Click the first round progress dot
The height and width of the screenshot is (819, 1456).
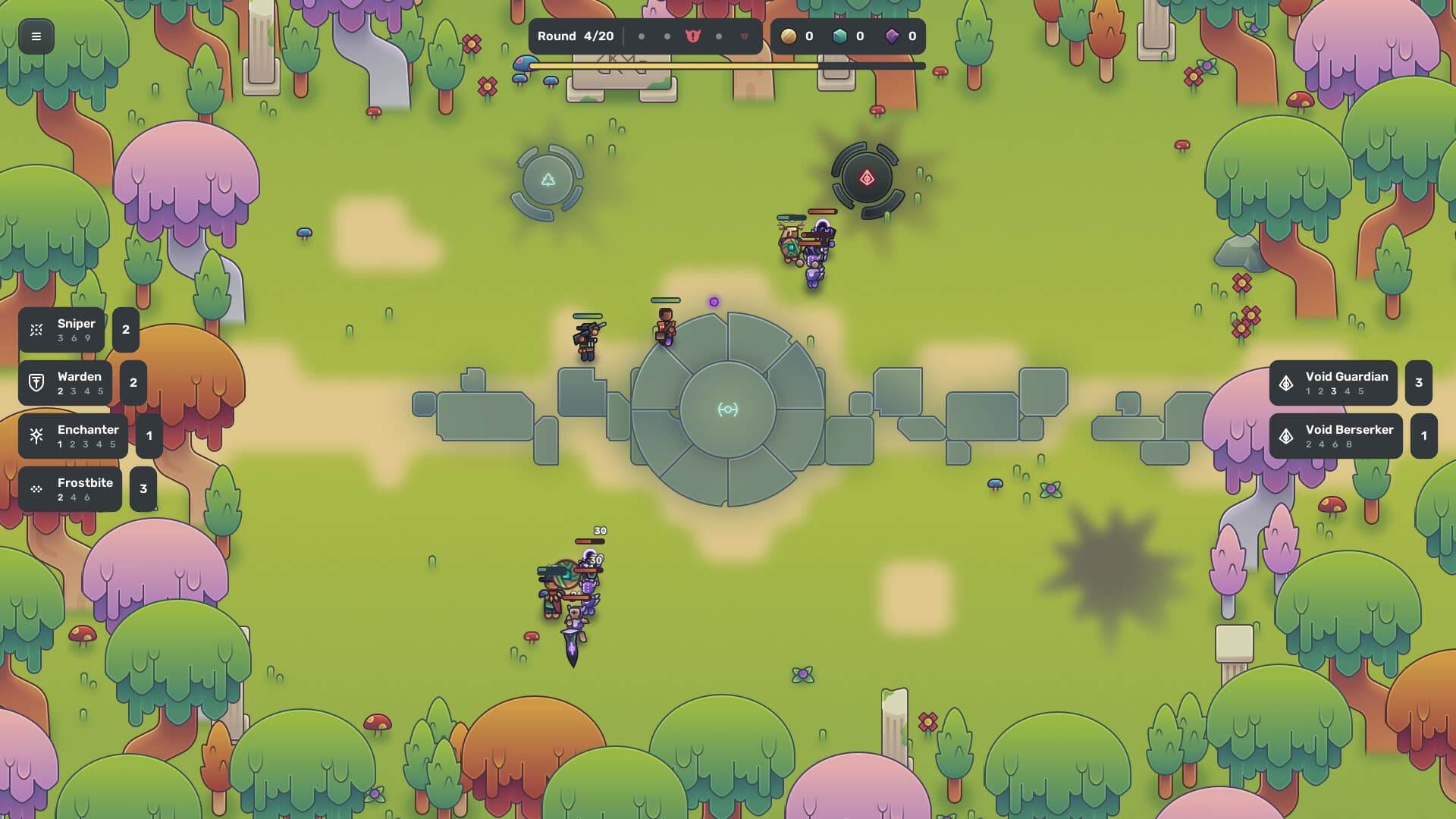pos(641,36)
